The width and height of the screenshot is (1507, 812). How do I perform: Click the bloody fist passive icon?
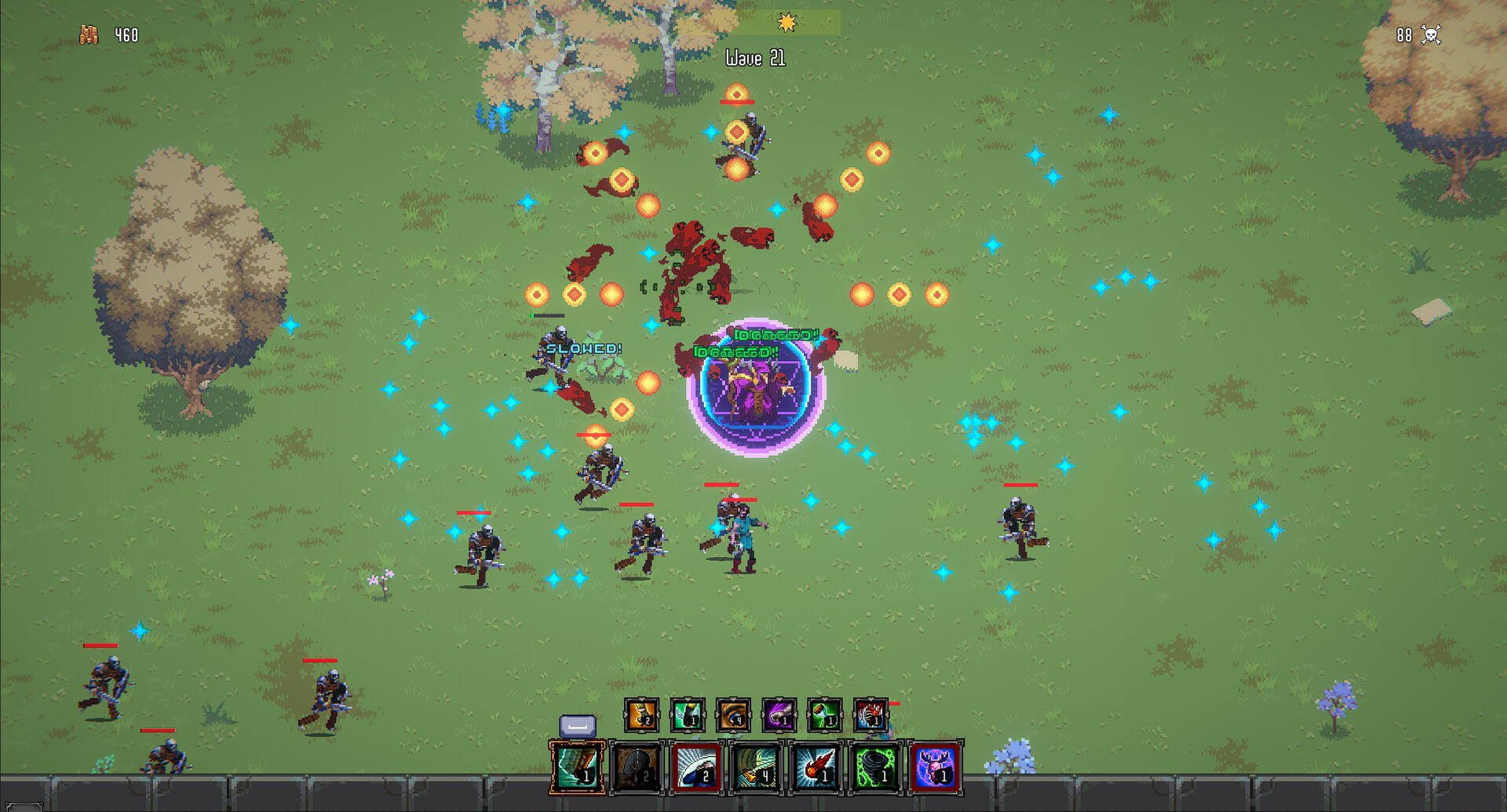(870, 715)
